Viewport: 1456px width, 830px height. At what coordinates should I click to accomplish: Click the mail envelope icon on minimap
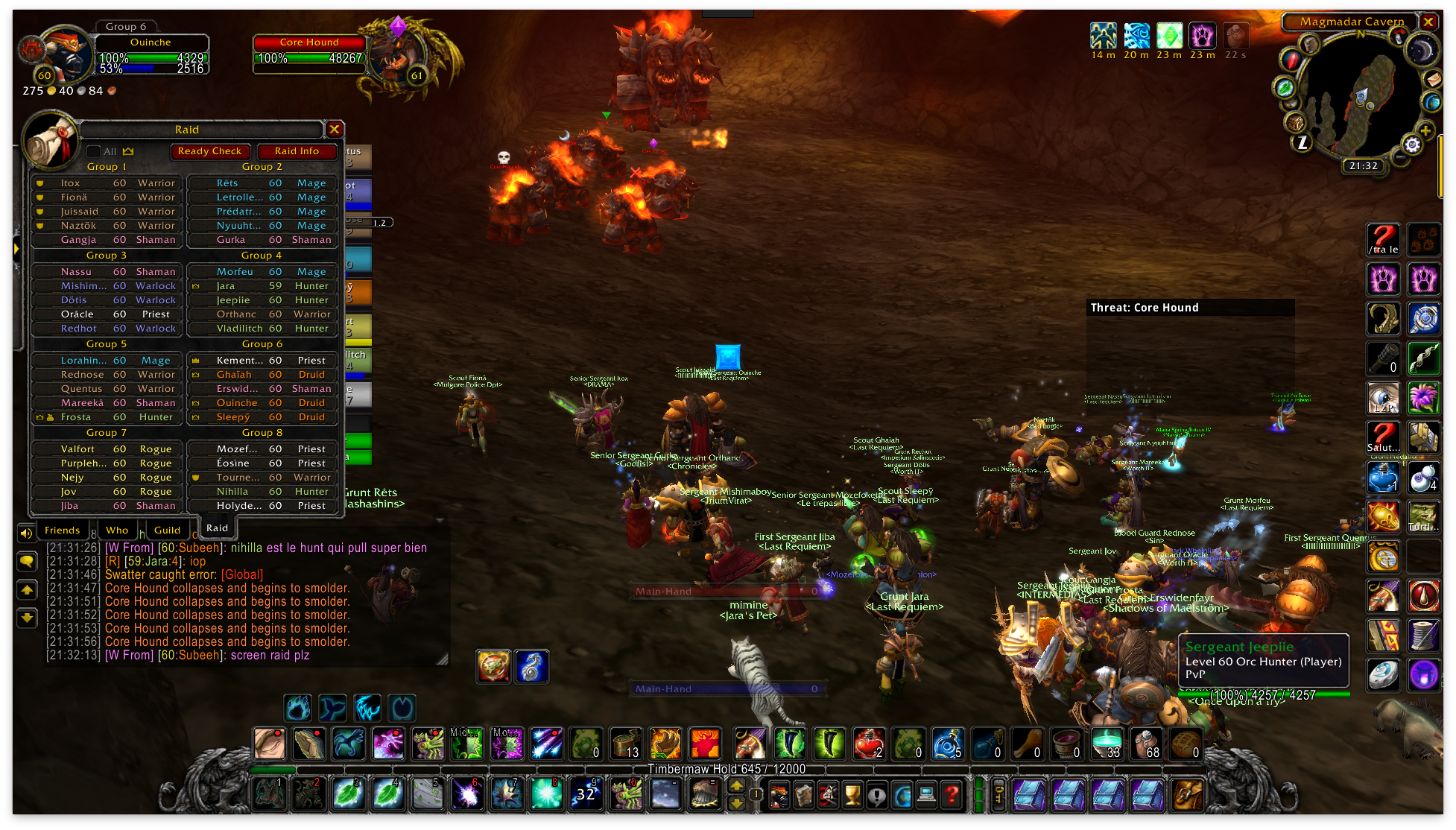point(1432,78)
